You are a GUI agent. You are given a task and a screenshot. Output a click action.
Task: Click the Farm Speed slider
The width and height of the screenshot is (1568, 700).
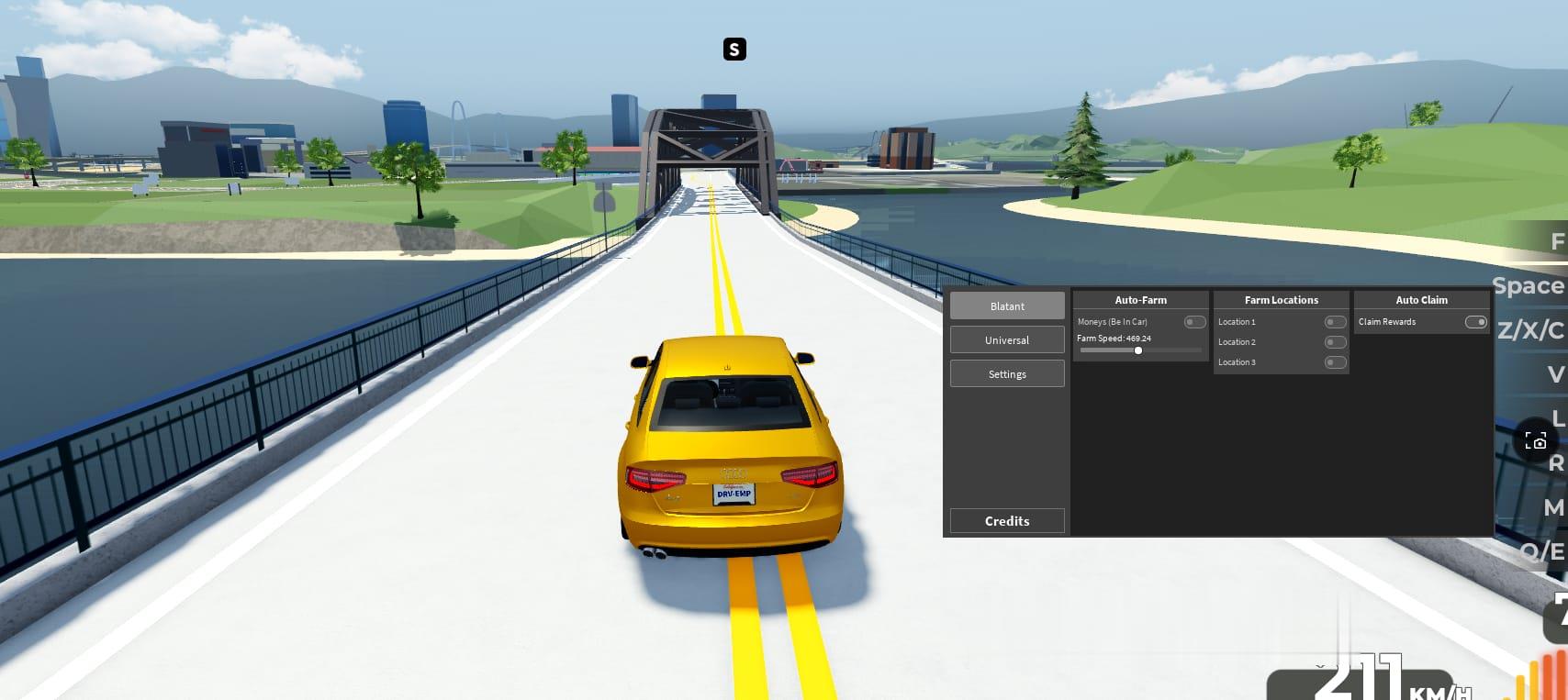click(1139, 350)
